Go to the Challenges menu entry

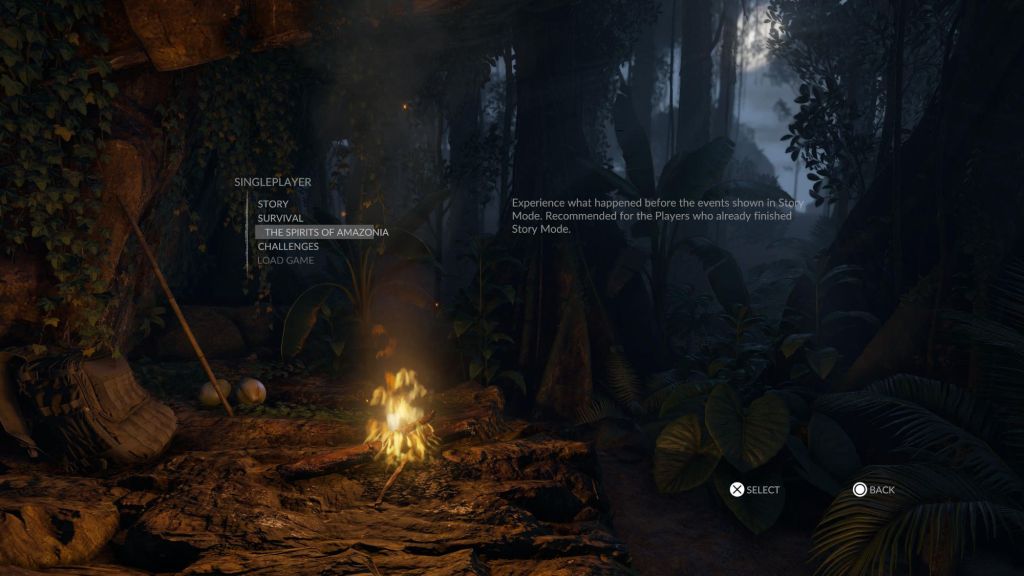(x=288, y=246)
